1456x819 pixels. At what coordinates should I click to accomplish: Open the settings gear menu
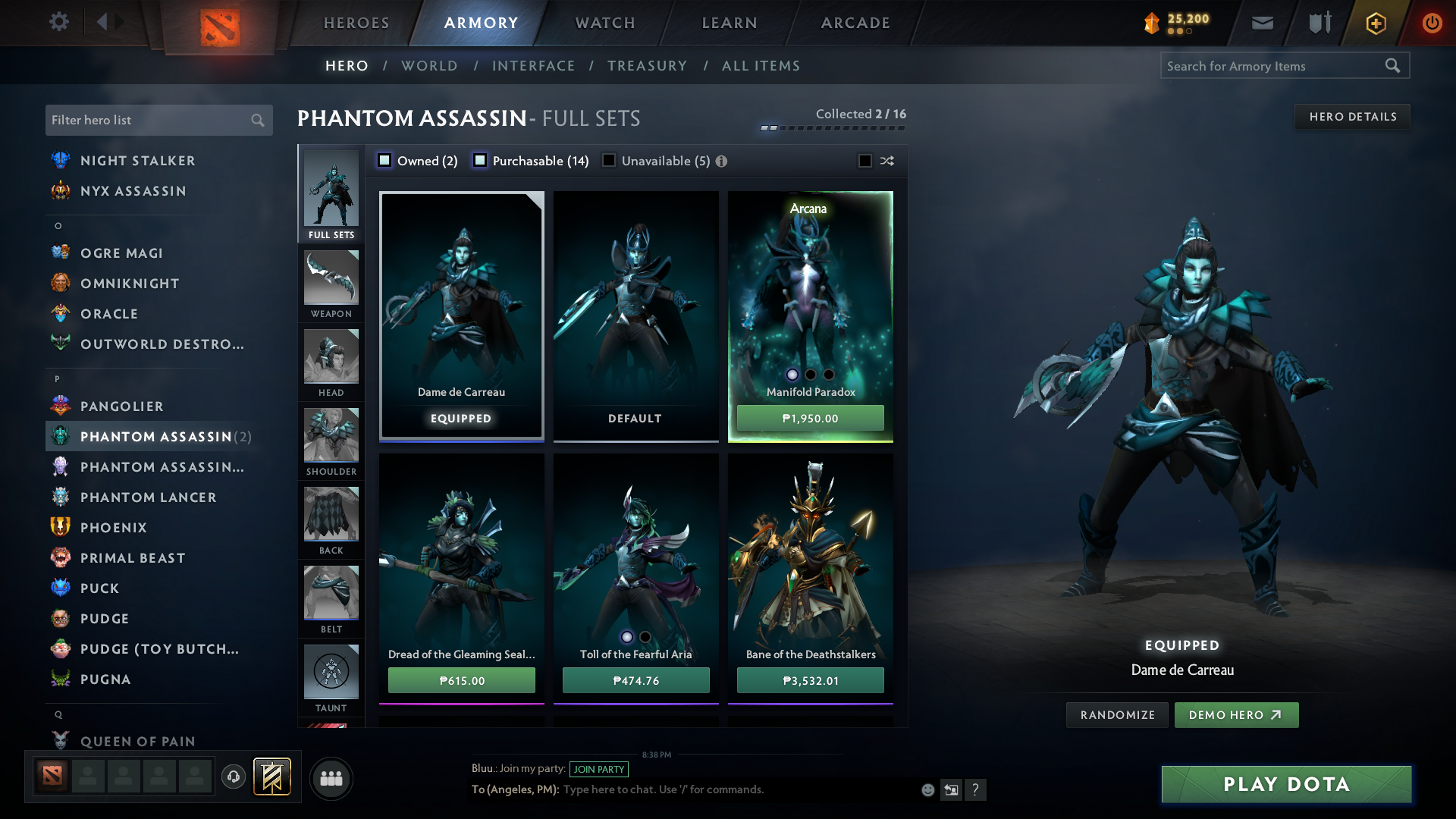point(58,22)
